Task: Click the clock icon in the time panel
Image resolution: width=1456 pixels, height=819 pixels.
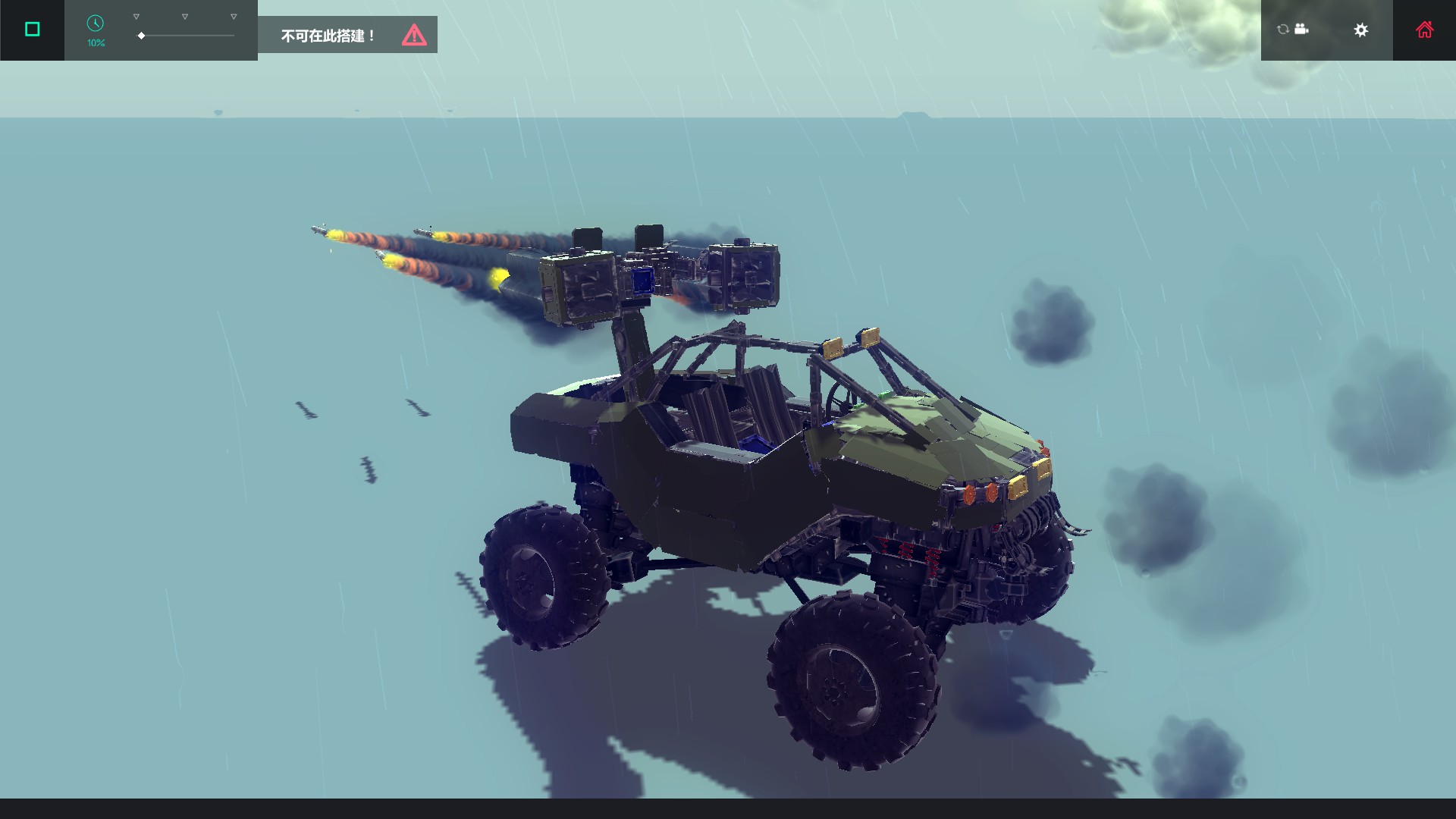Action: (95, 24)
